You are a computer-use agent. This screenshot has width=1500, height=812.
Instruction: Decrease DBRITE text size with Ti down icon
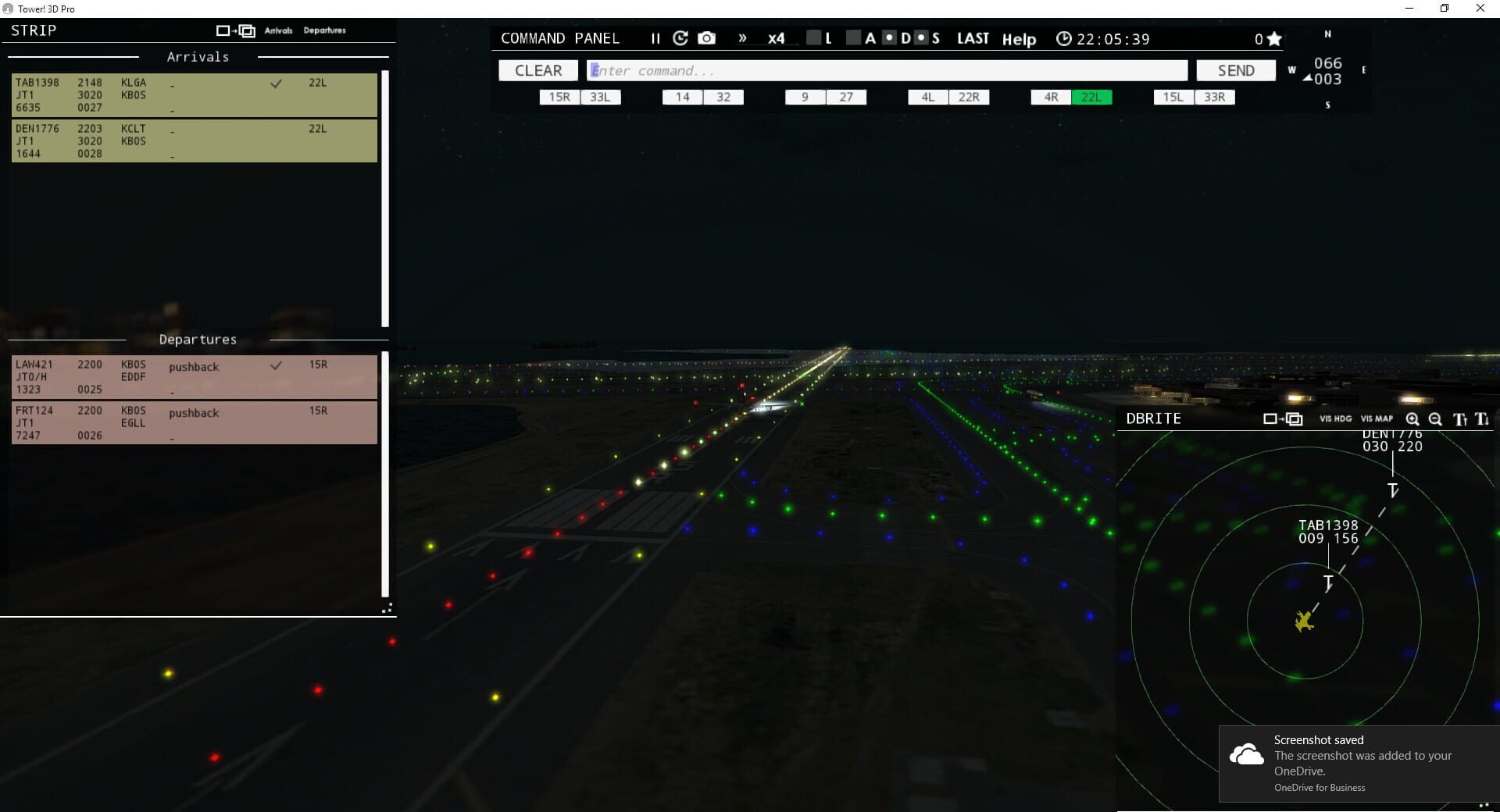(1482, 420)
